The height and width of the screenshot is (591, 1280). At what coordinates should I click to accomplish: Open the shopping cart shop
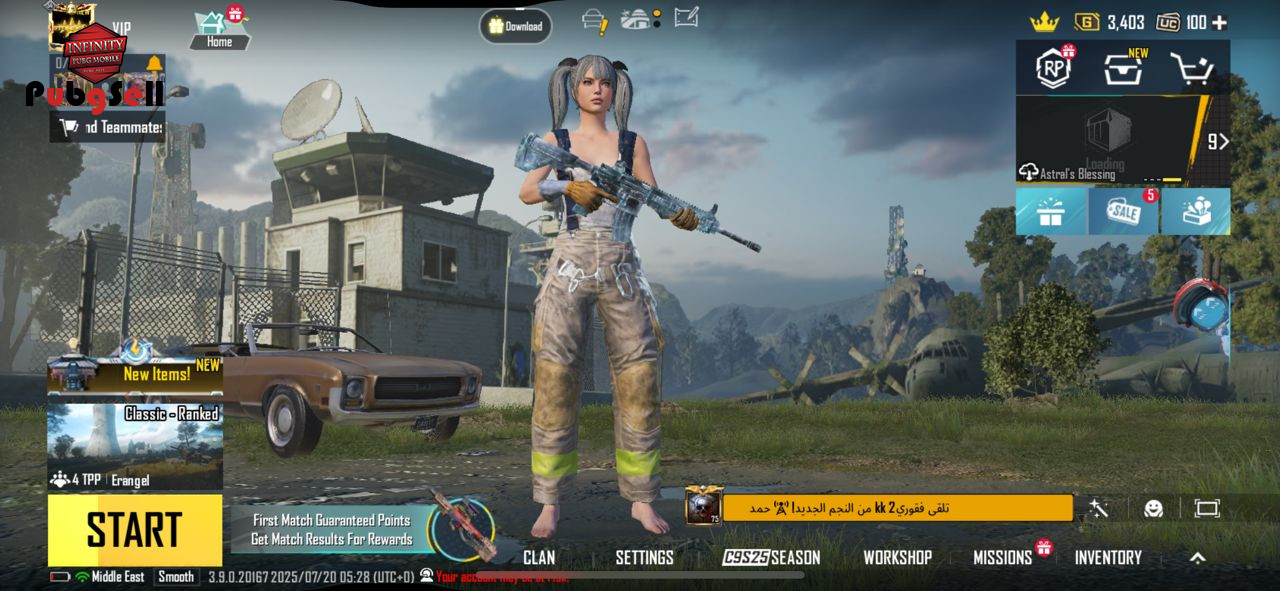1191,69
